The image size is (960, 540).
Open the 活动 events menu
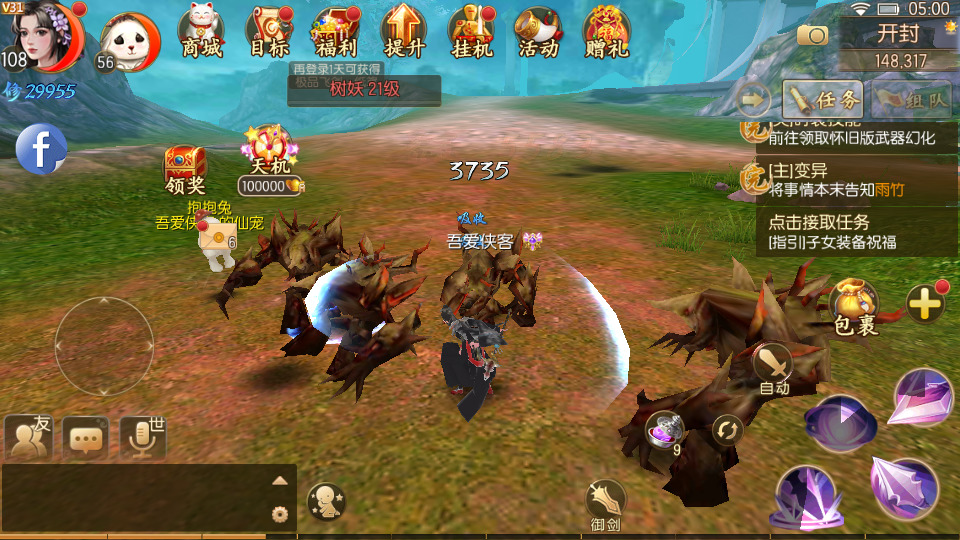tap(538, 32)
